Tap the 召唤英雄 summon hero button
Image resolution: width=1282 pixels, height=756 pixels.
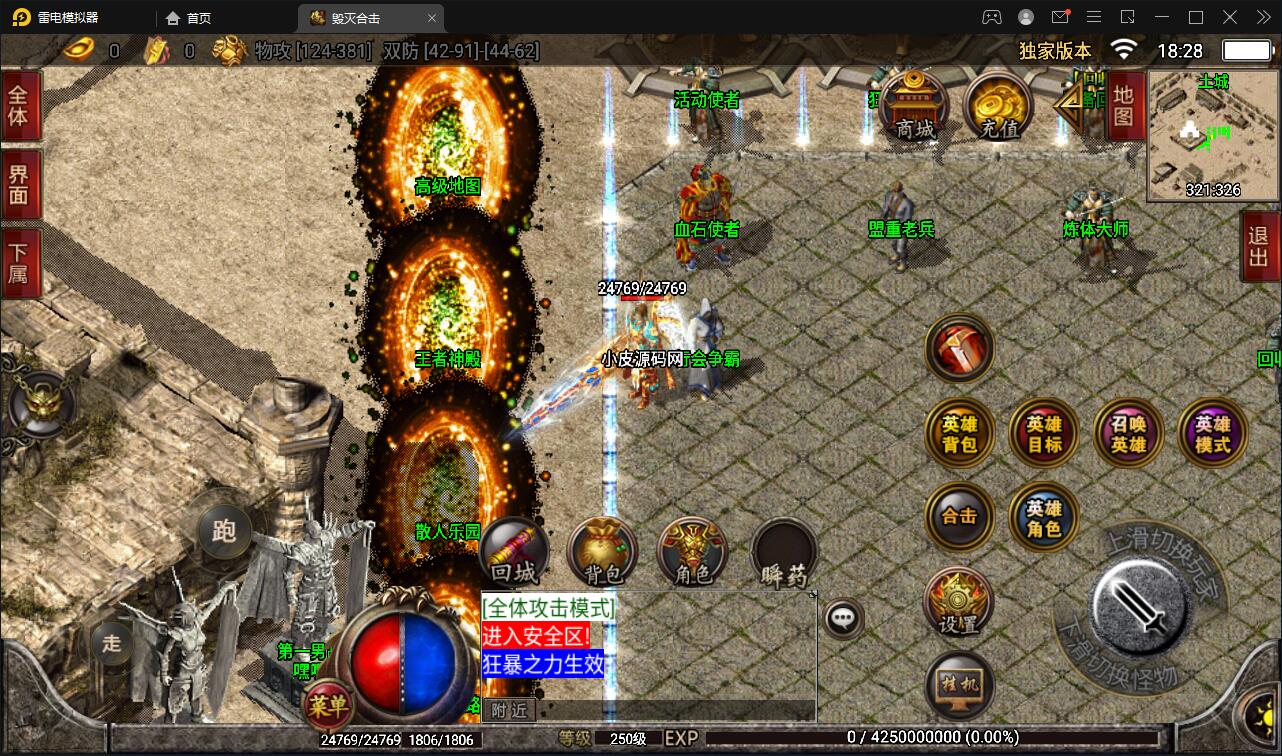(x=1129, y=433)
